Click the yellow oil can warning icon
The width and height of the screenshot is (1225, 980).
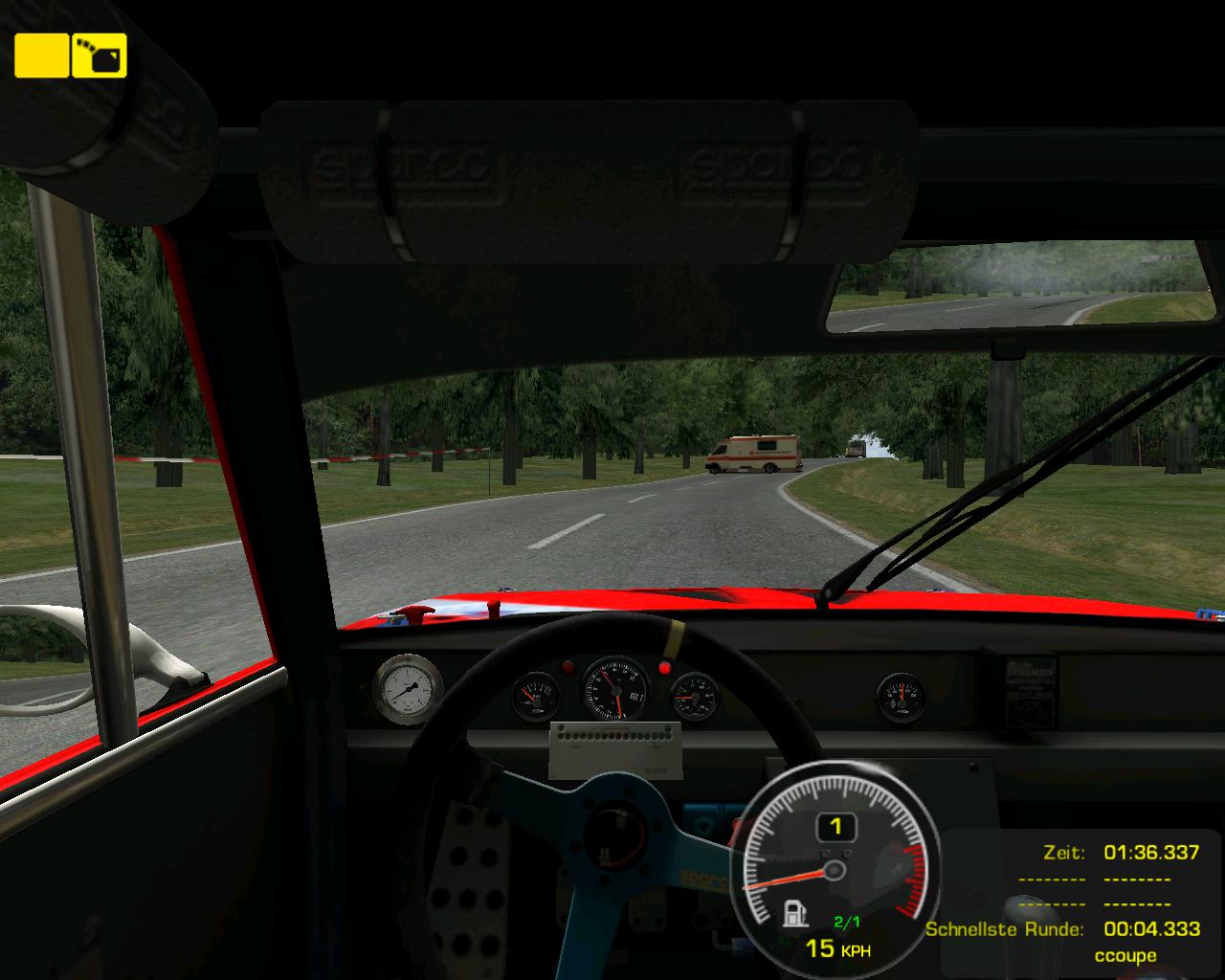coord(100,56)
